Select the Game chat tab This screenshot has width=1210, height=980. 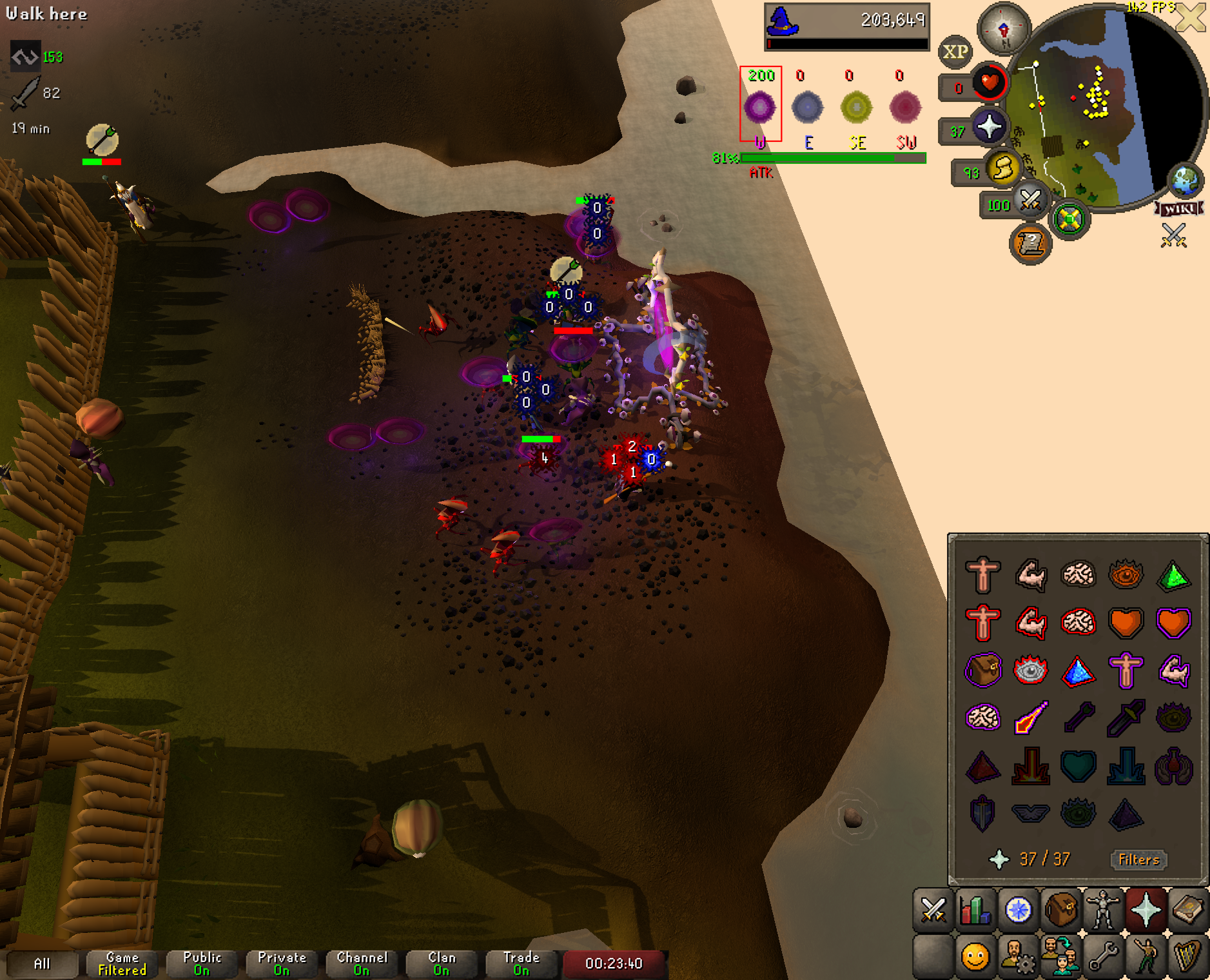click(x=122, y=964)
